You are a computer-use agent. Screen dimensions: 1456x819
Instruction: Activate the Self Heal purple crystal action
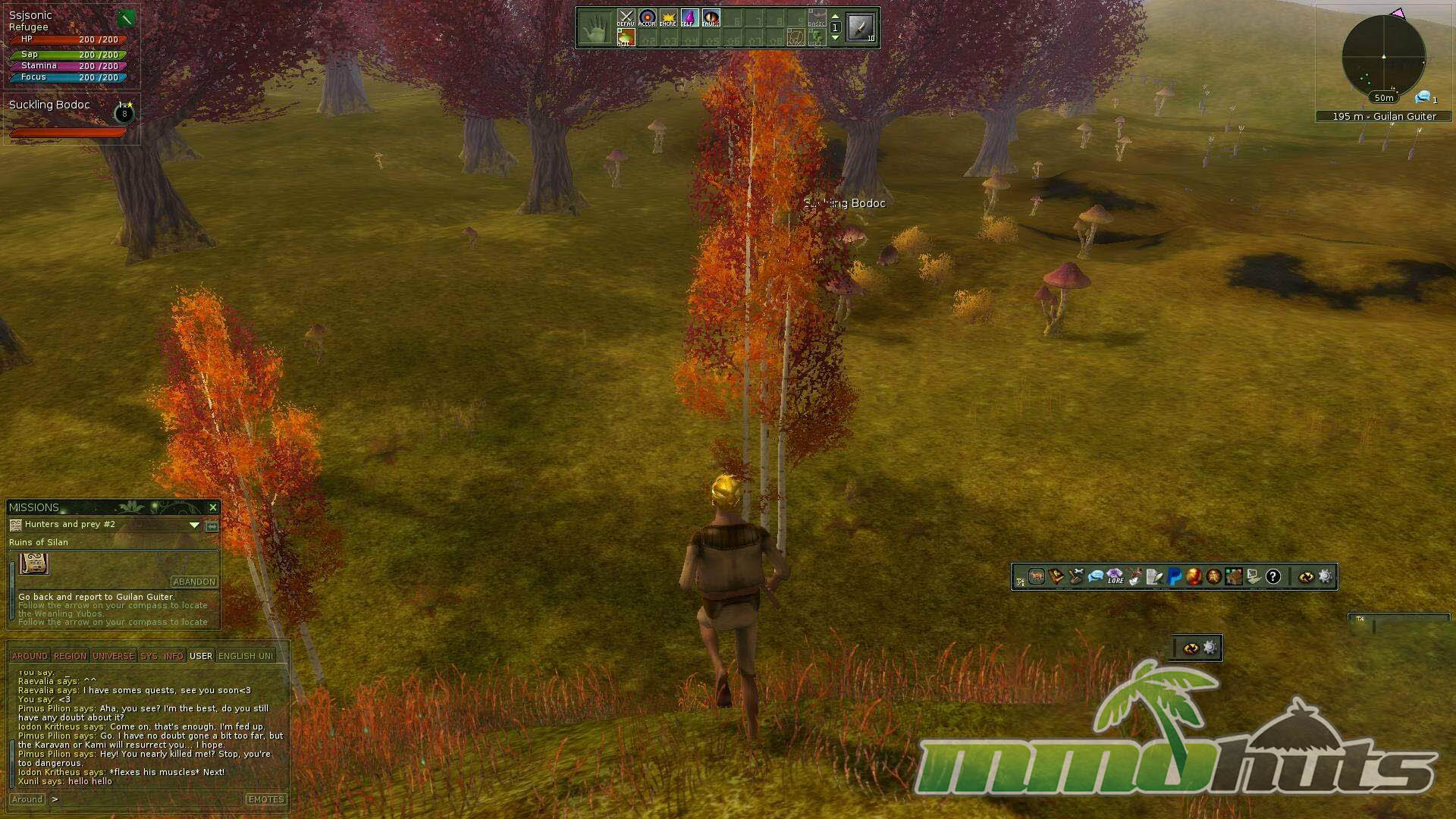pos(689,18)
